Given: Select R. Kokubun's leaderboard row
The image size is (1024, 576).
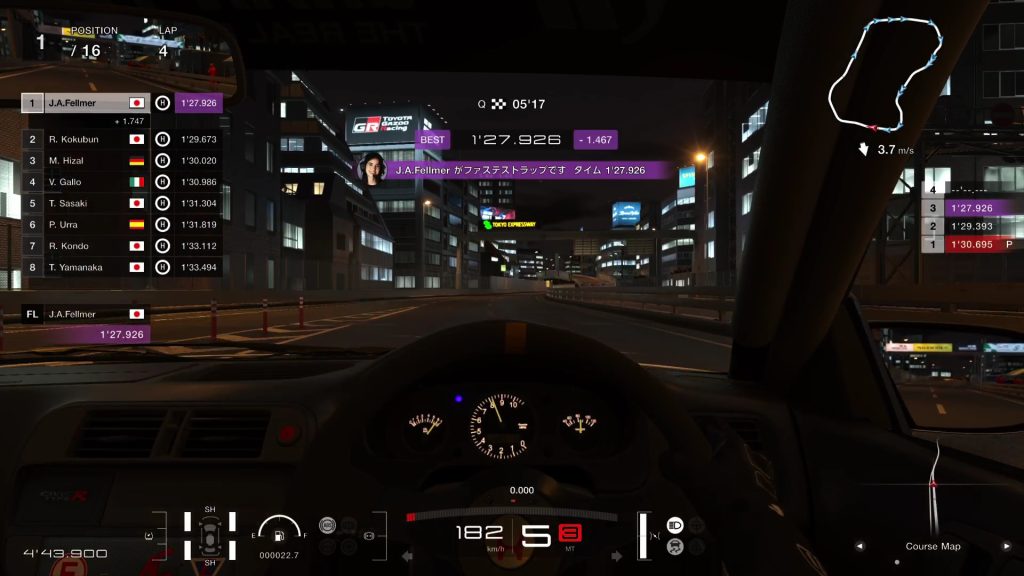Looking at the screenshot, I should (86, 140).
